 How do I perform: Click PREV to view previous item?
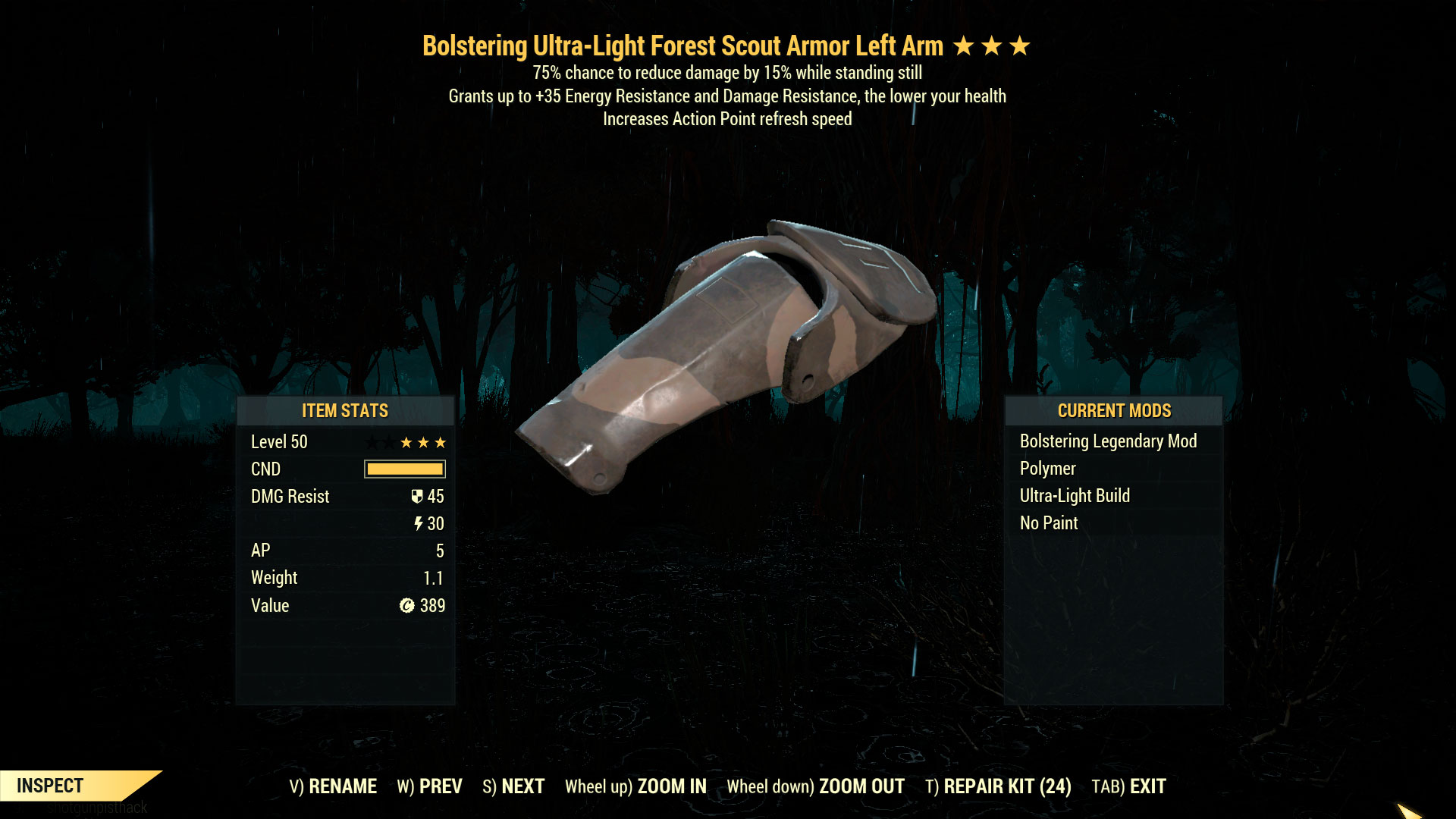(x=442, y=787)
